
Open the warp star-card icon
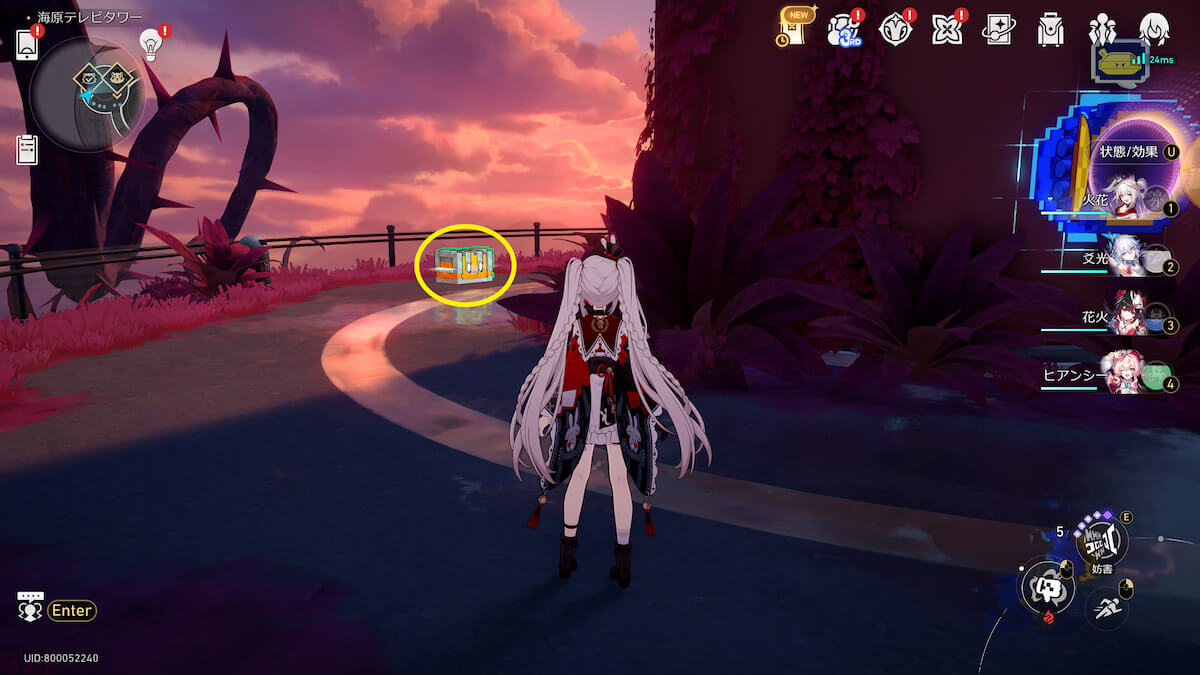point(998,31)
